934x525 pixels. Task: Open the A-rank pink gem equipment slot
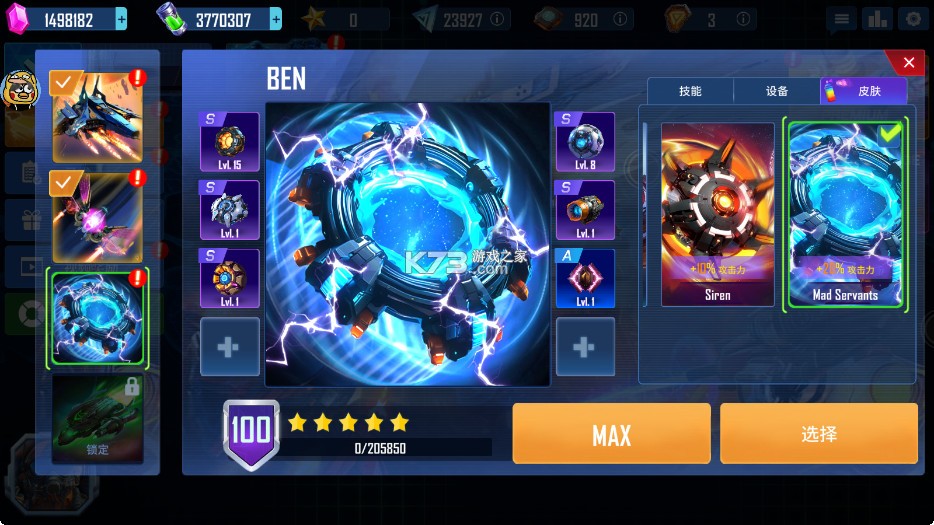585,278
